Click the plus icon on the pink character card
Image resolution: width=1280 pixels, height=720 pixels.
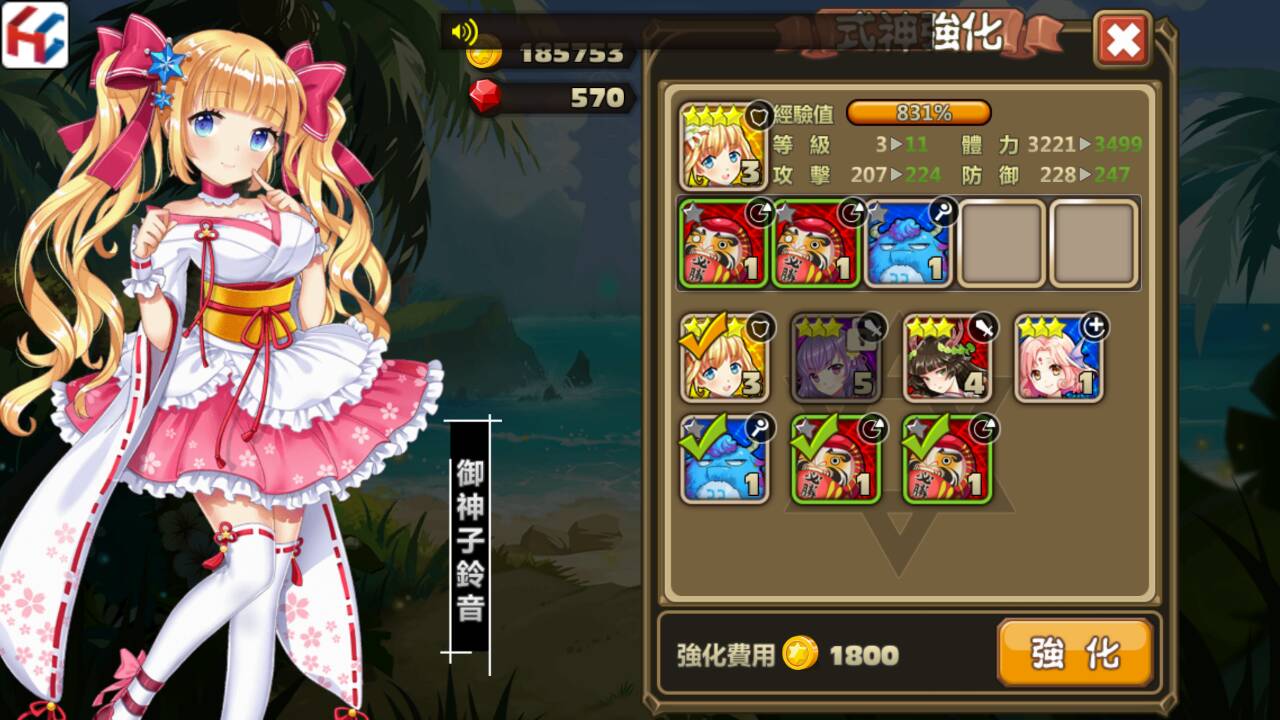pos(1096,327)
